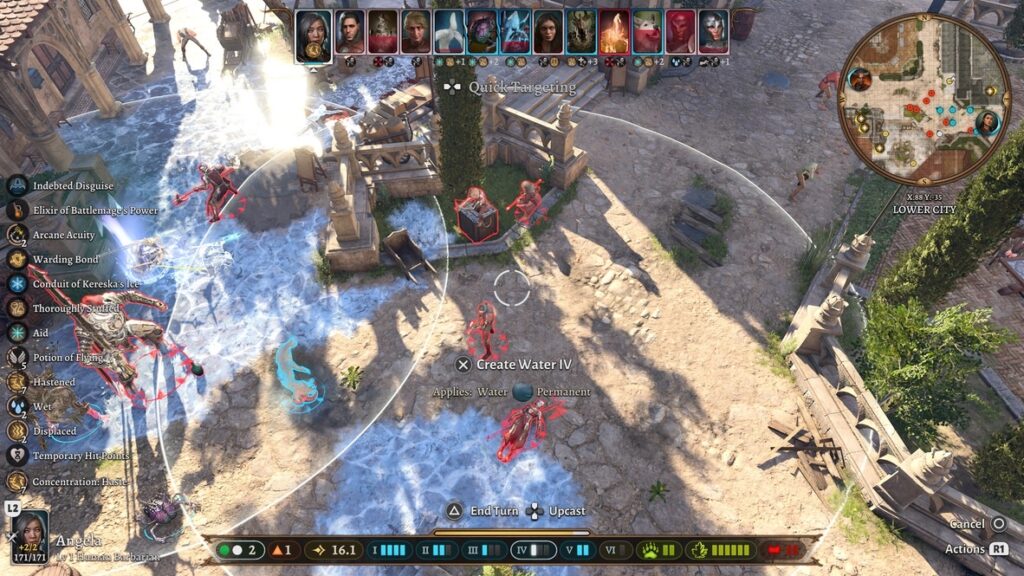Image resolution: width=1024 pixels, height=576 pixels.
Task: Pick the red-hooded figure portrait in turn order
Action: [681, 32]
